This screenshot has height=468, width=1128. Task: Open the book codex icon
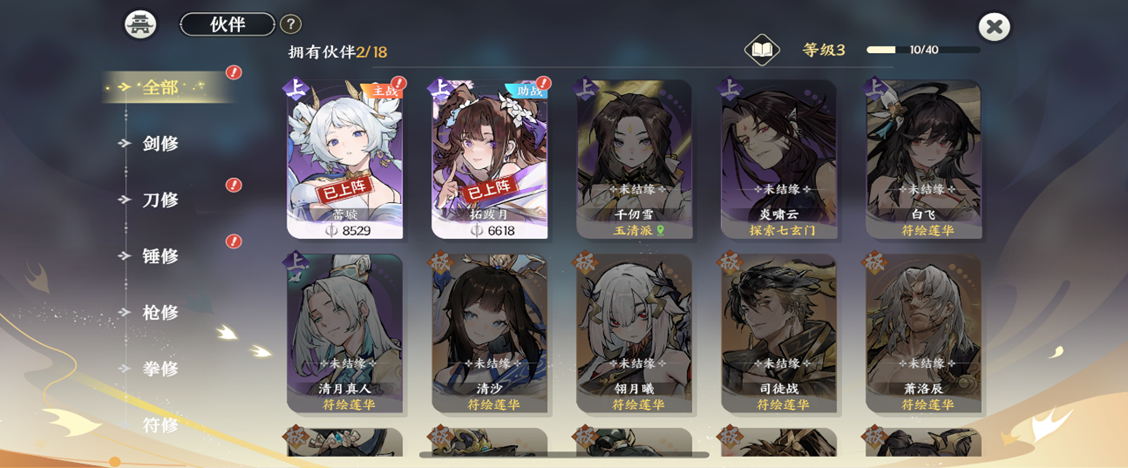click(x=762, y=50)
